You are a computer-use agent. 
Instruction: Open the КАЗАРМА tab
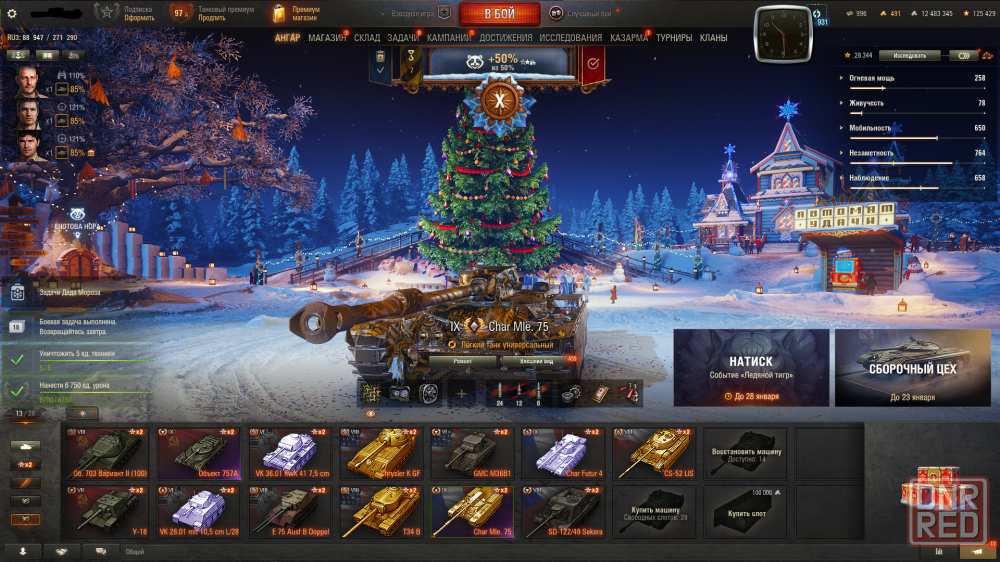tap(629, 38)
